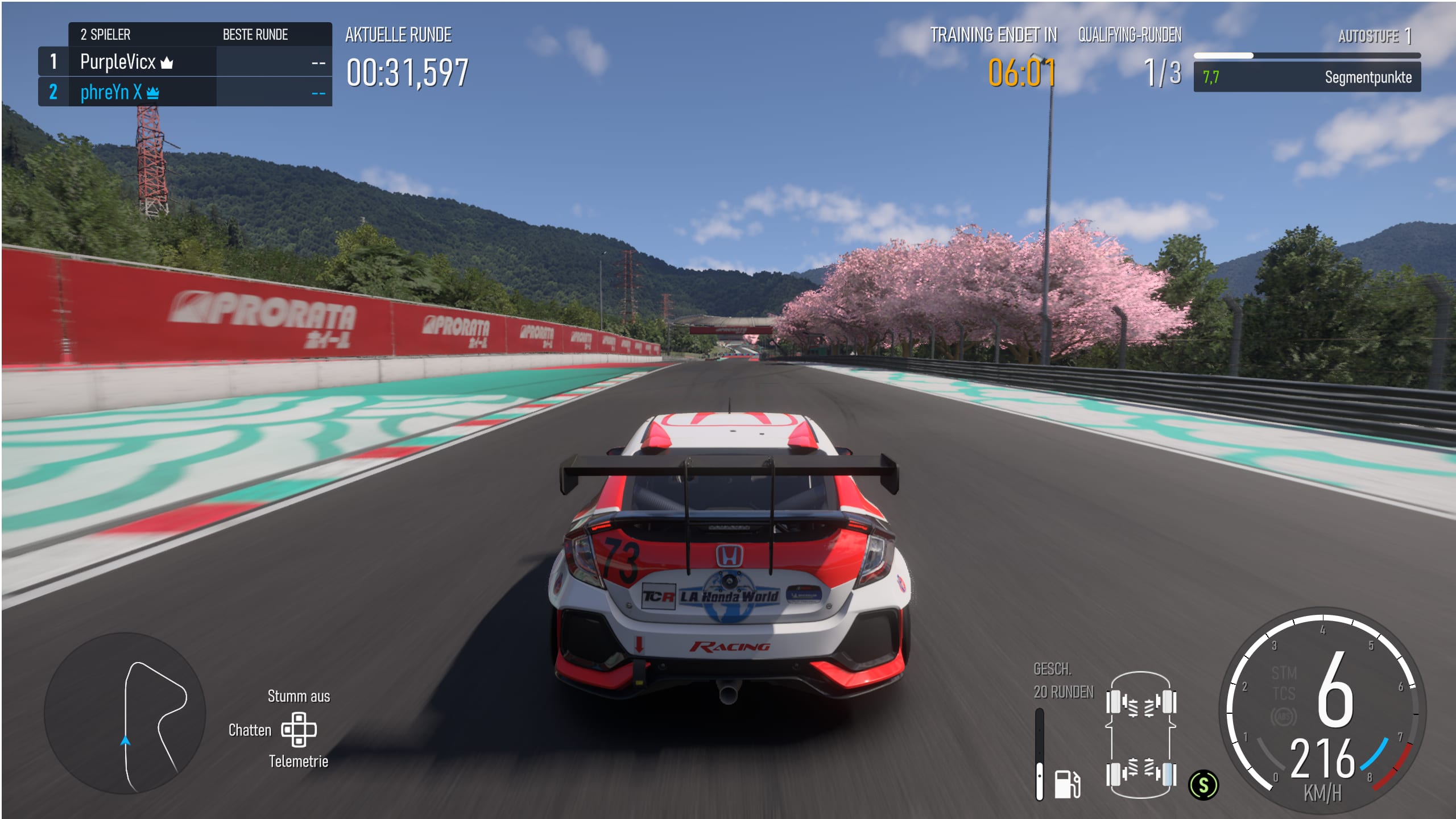Click the circular track minimap
The width and height of the screenshot is (1456, 819).
tap(125, 713)
